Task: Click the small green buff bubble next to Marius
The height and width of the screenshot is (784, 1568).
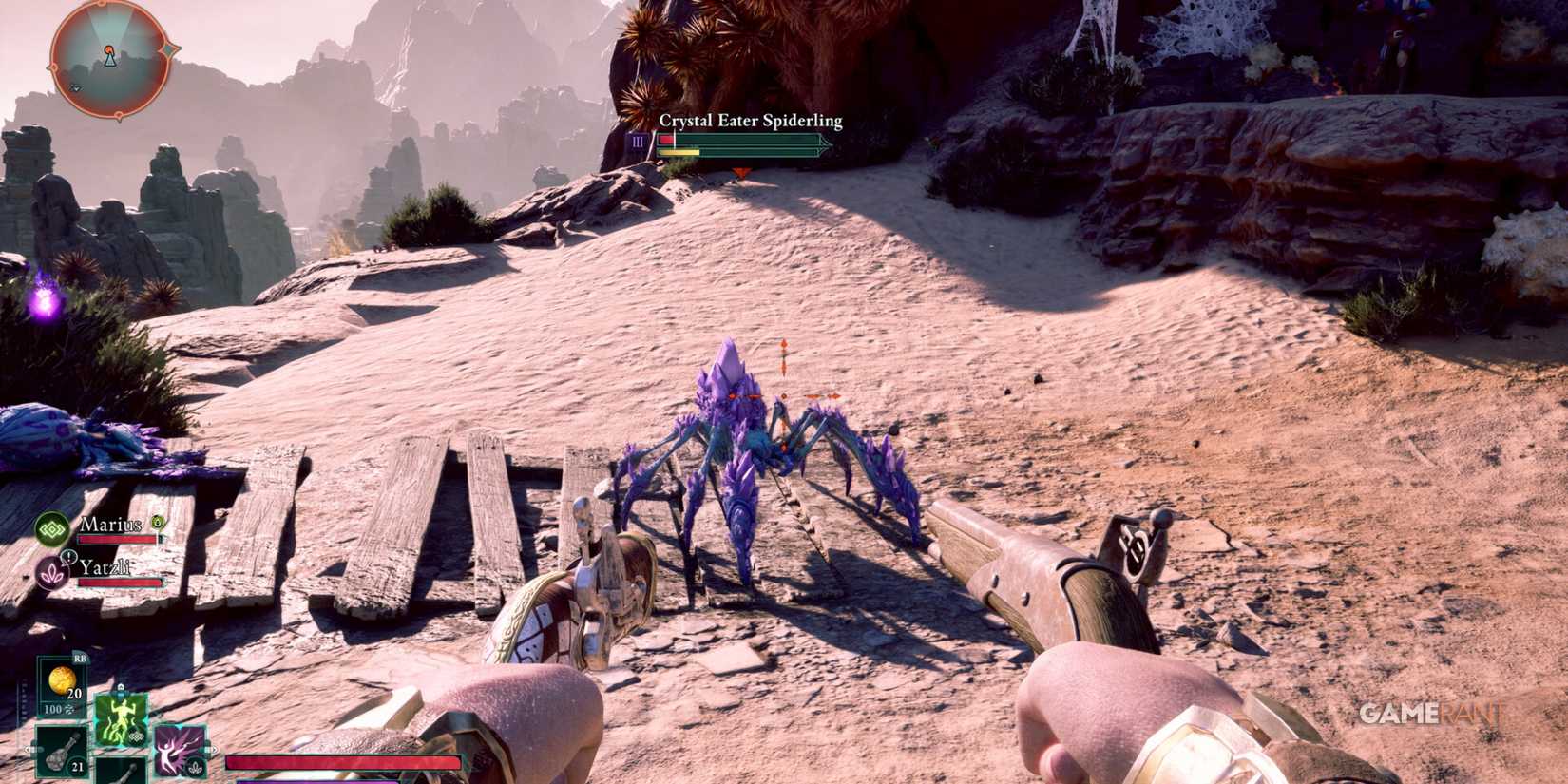Action: click(158, 523)
